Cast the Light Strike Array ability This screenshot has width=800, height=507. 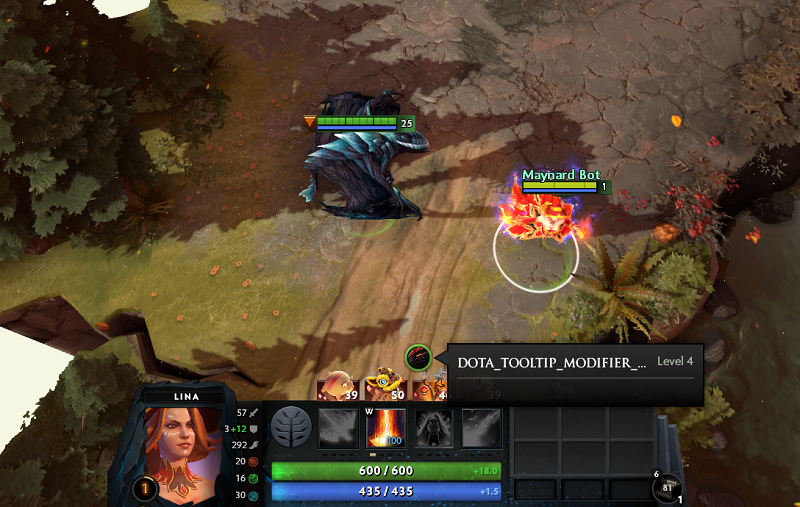386,428
